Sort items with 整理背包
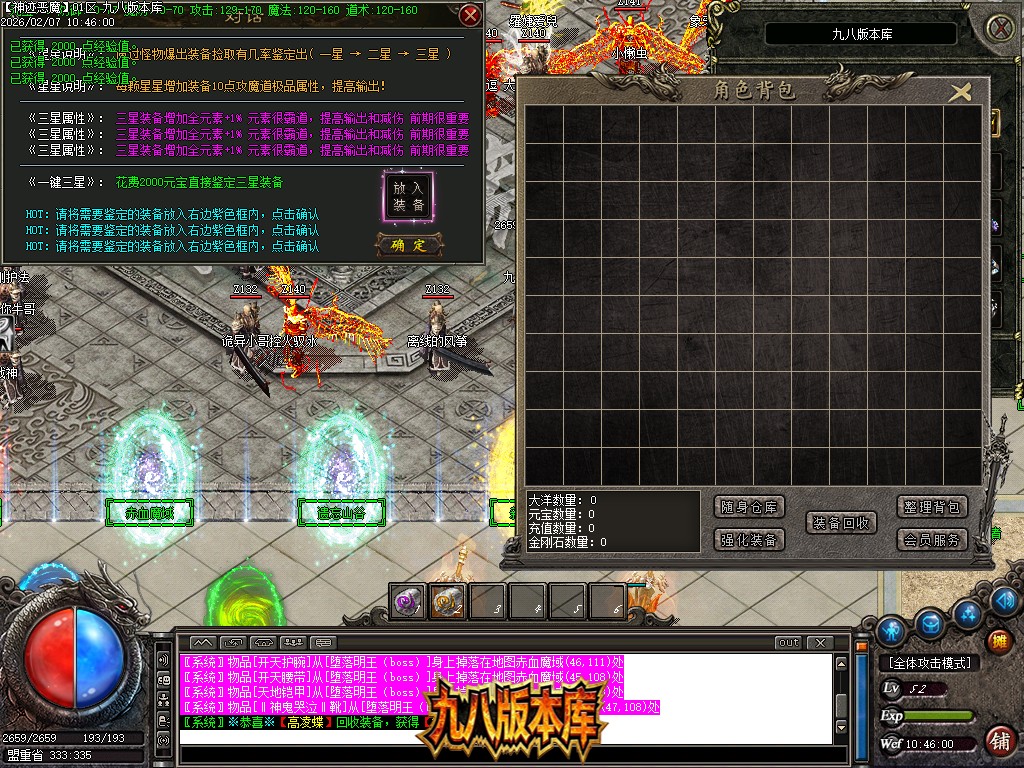Screen dimensions: 1024x768 [x=931, y=507]
